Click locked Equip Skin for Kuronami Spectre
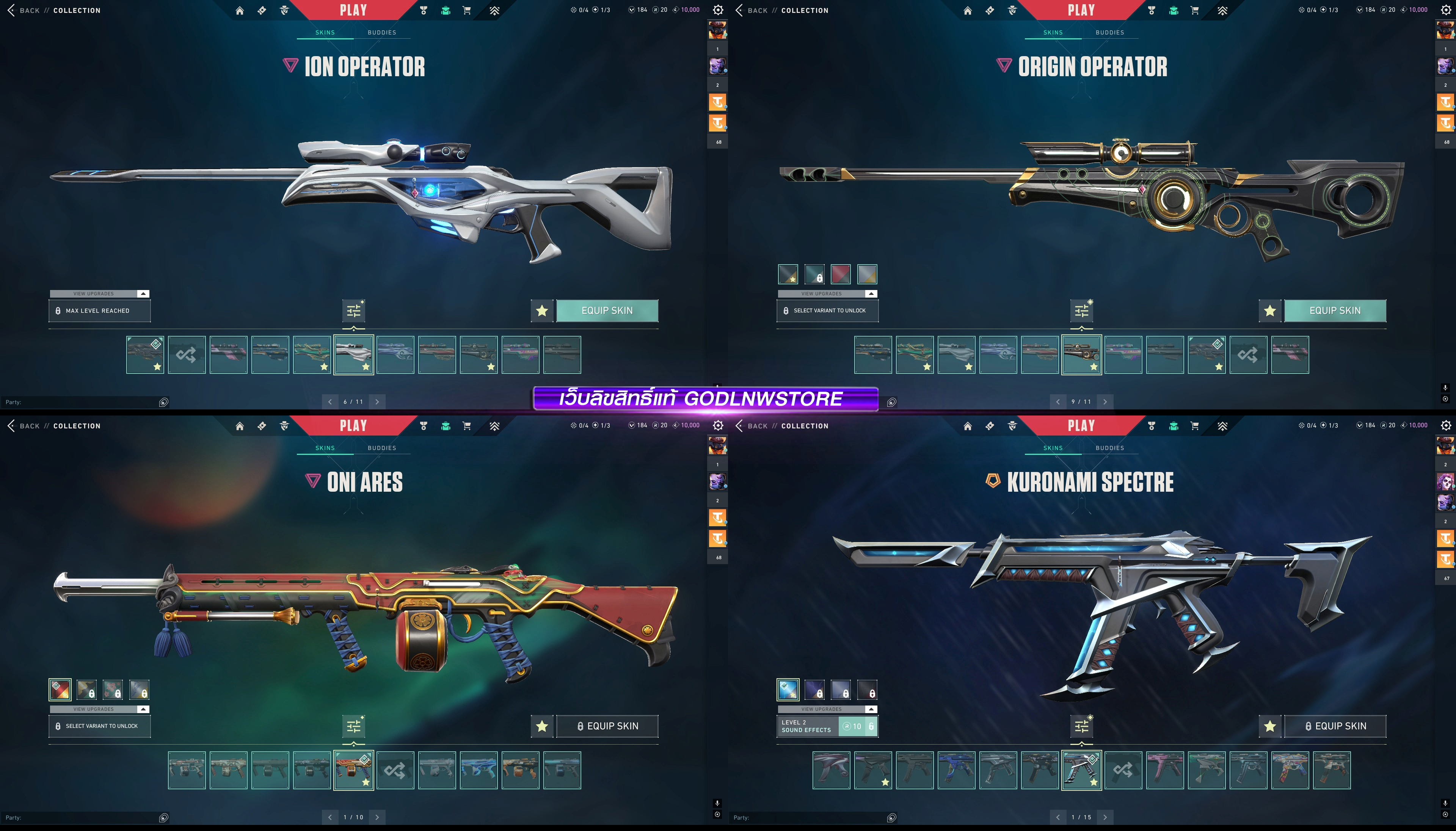 [1334, 726]
